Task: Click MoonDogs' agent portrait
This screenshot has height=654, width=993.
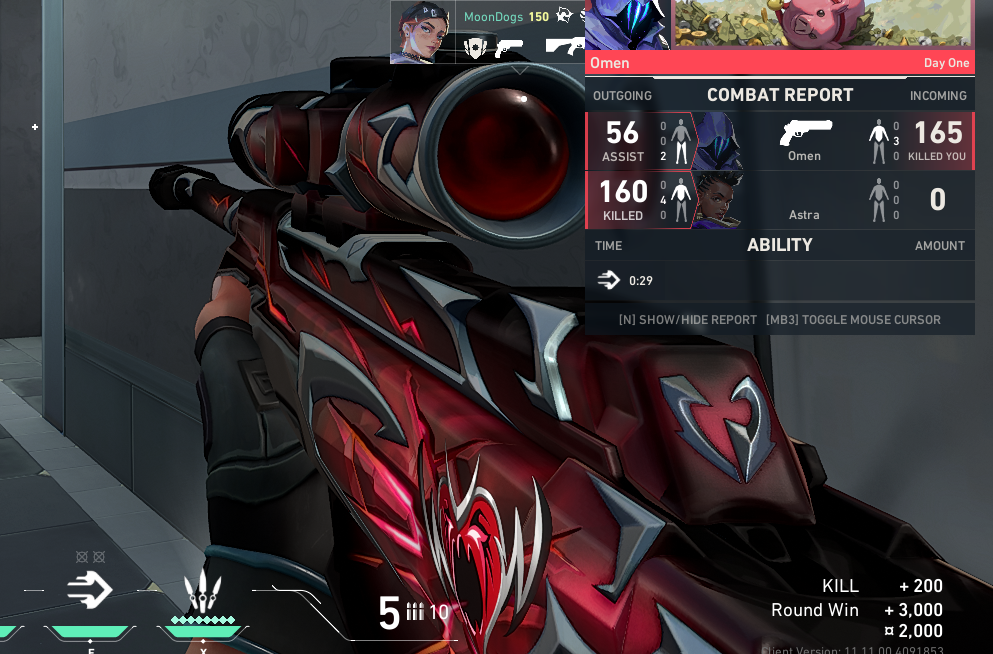Action: tap(422, 32)
